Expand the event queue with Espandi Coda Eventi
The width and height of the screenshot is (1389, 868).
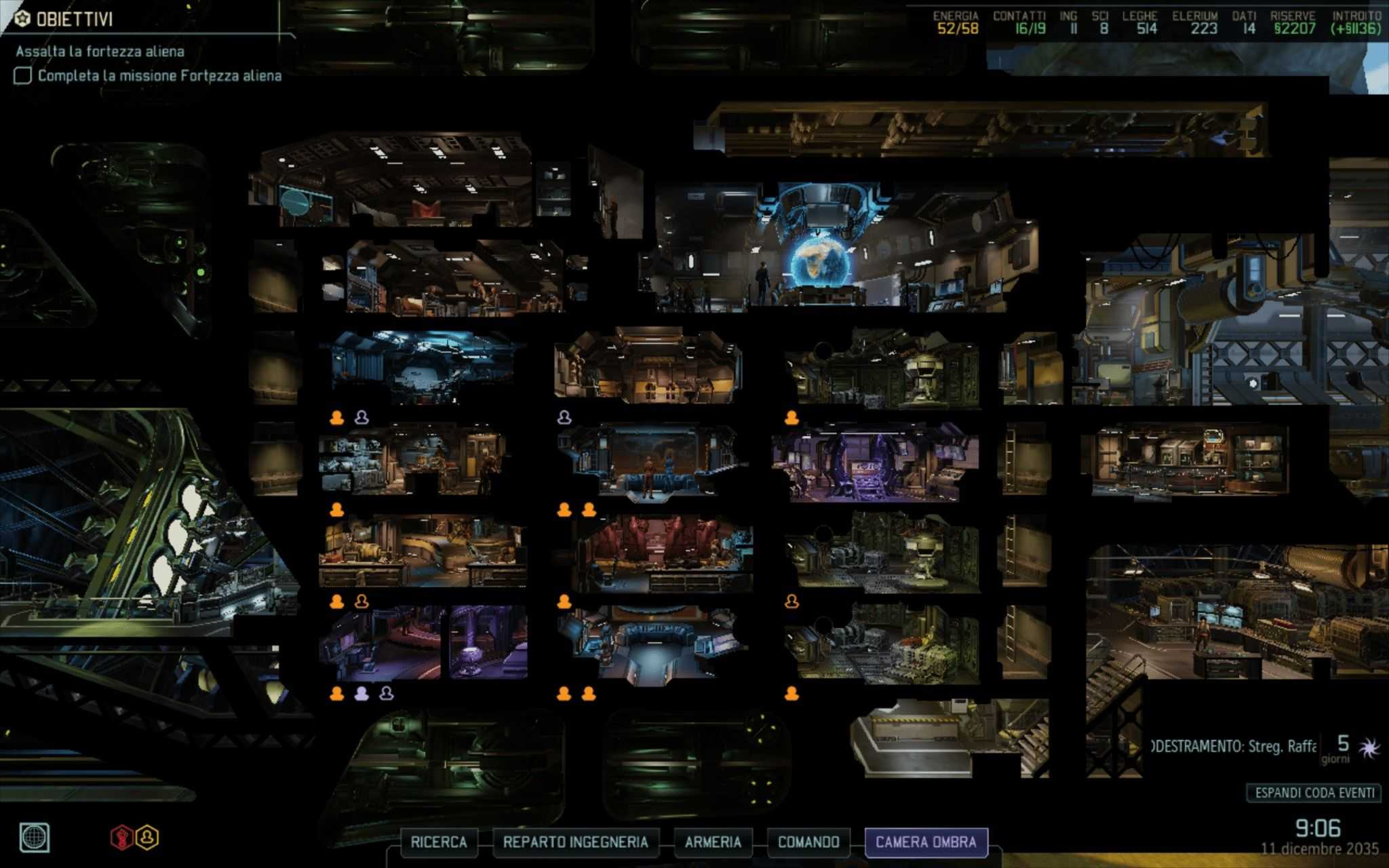1314,793
